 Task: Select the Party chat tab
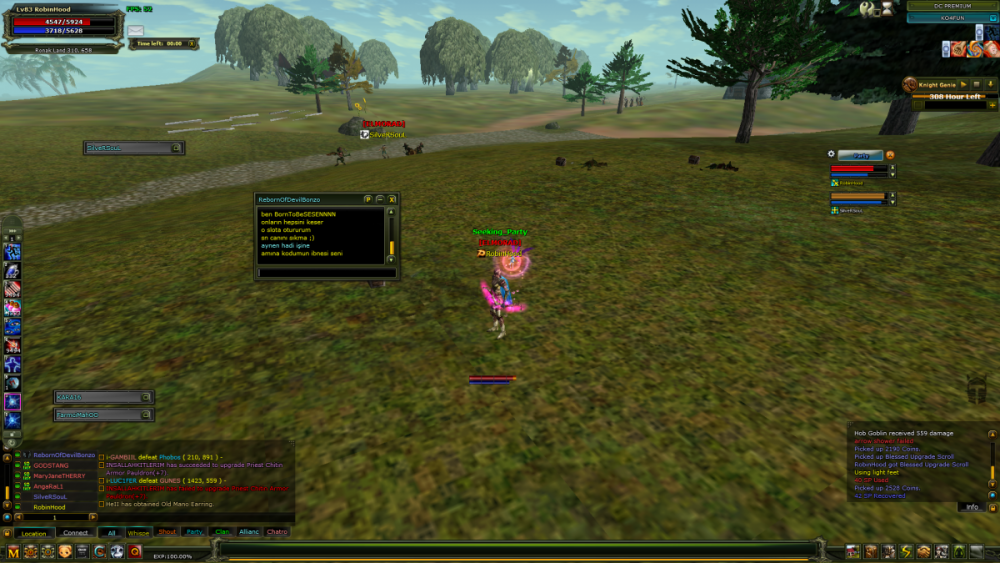195,532
